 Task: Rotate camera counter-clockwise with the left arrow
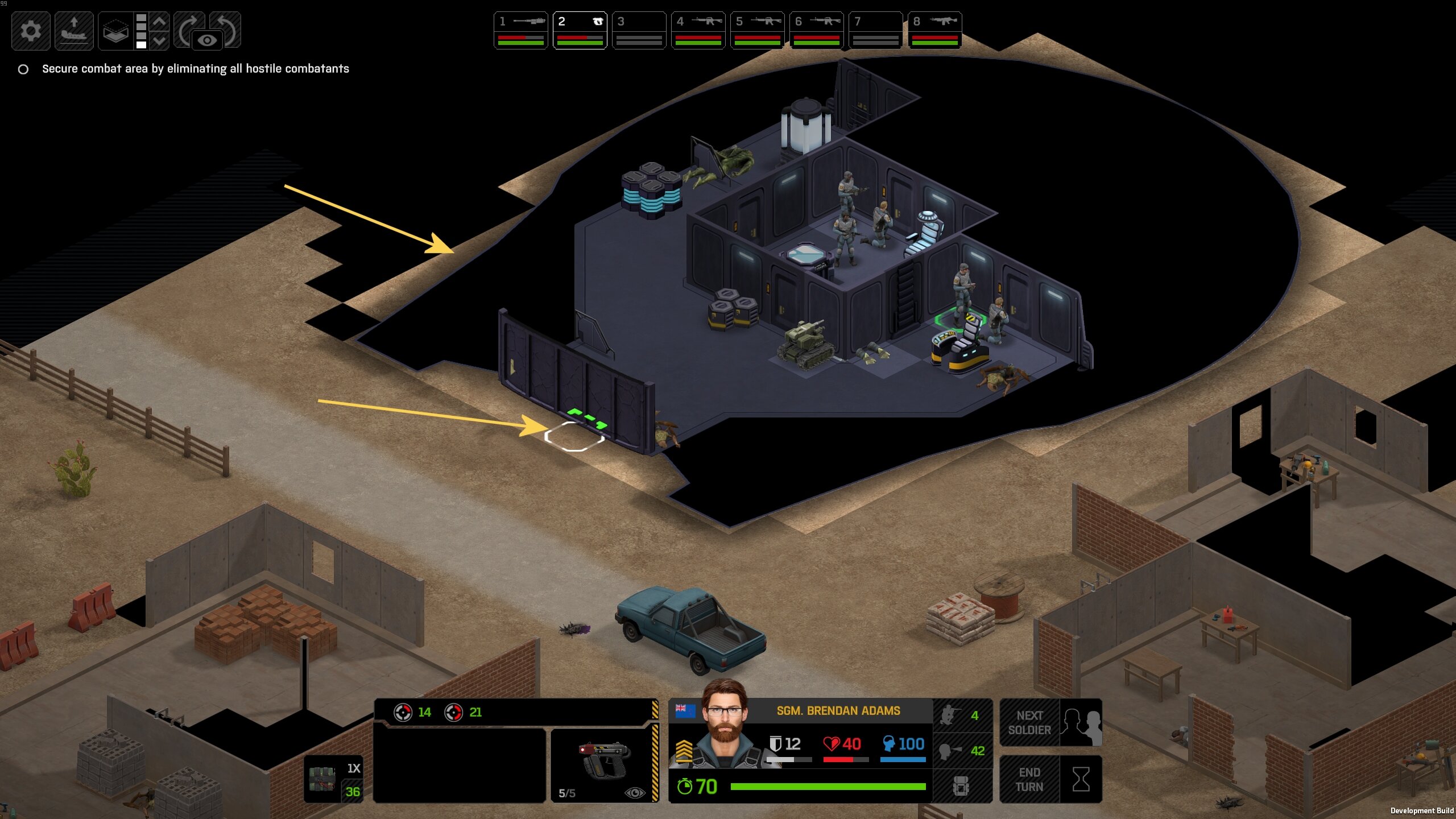[x=229, y=26]
